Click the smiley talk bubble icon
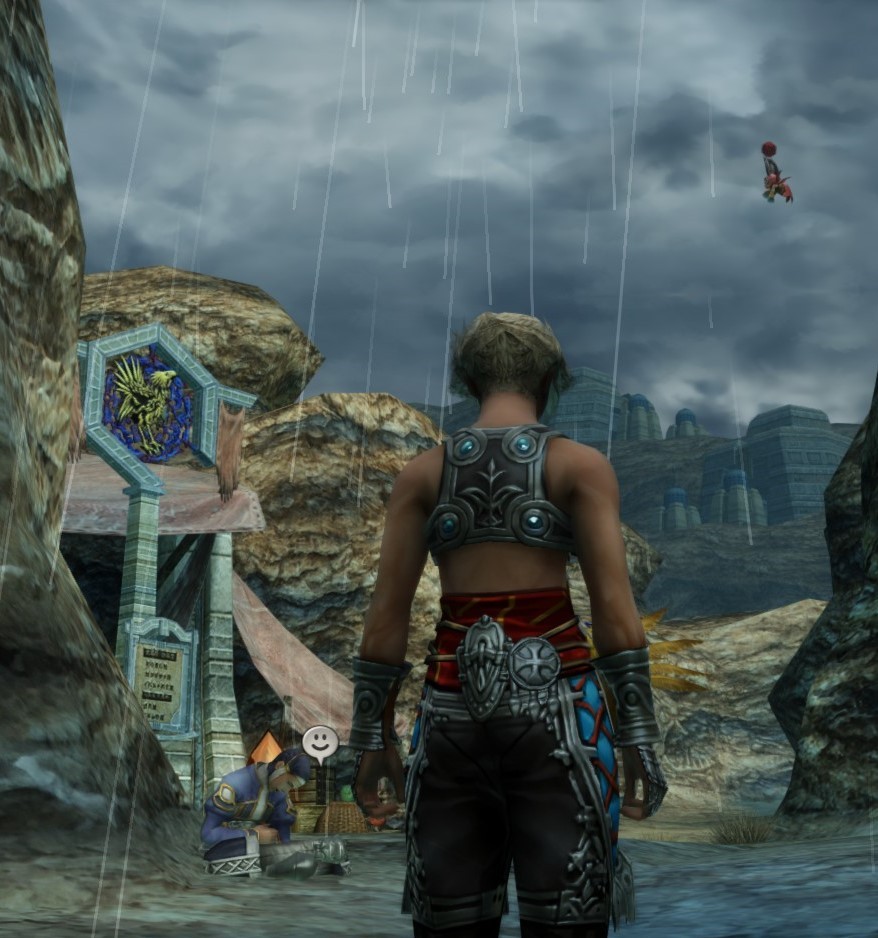878x938 pixels. (x=320, y=742)
